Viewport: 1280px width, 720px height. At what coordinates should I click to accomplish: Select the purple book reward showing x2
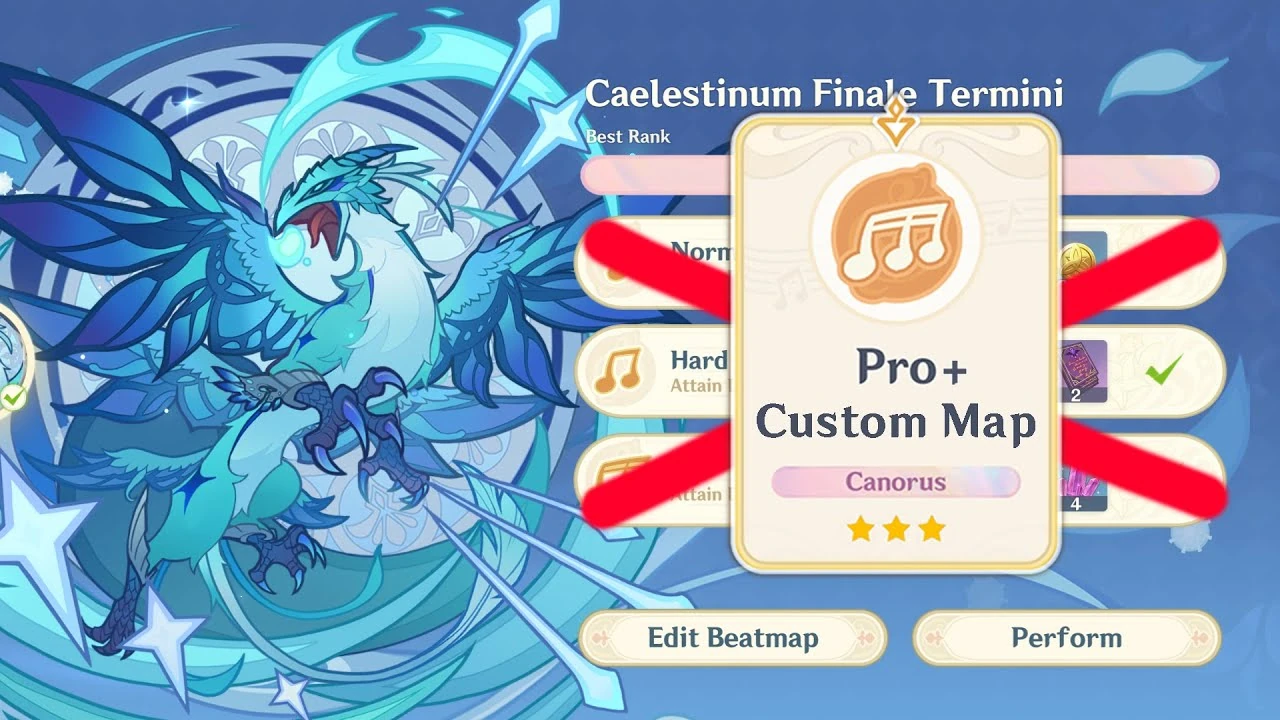tap(1083, 372)
